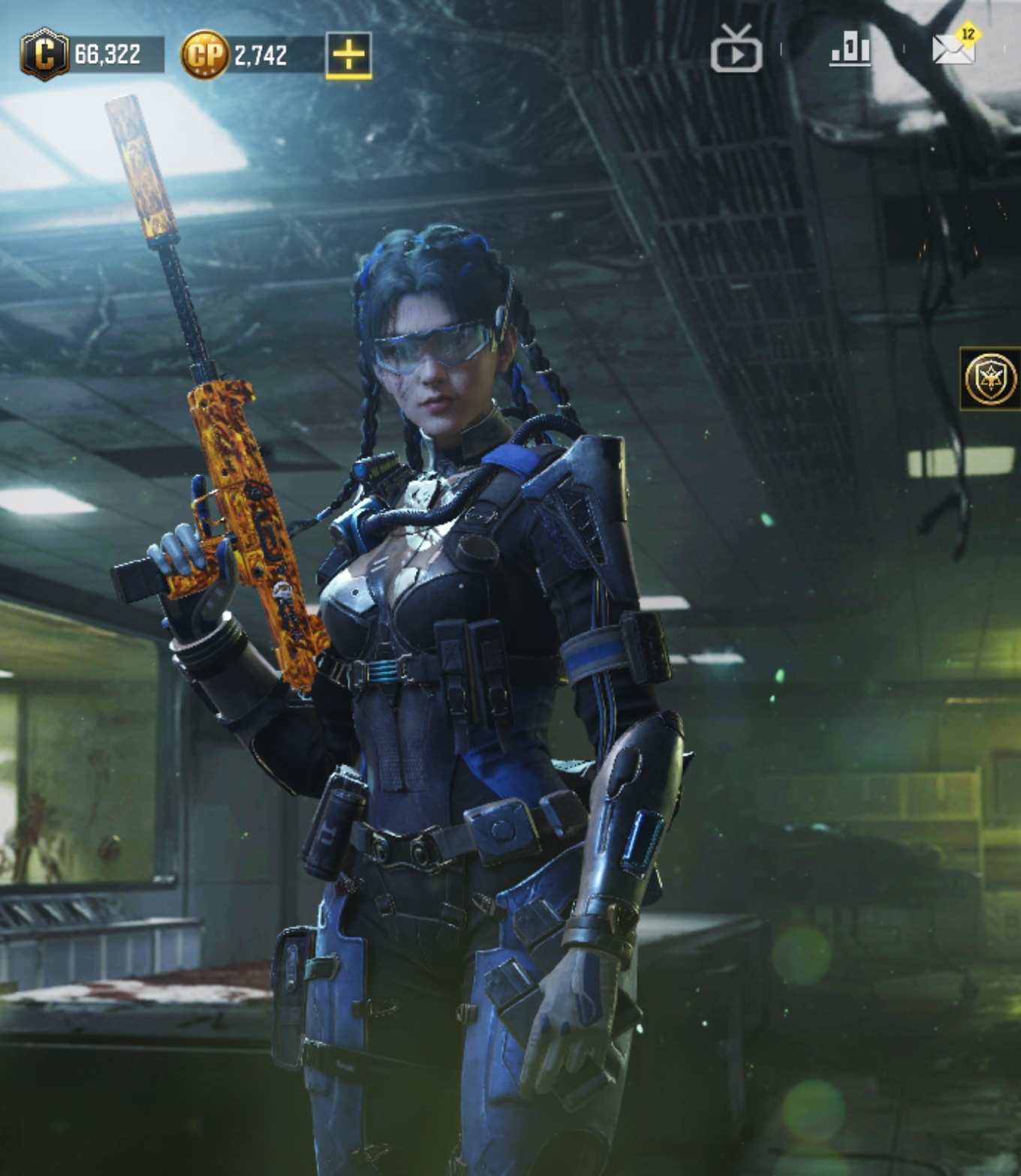1021x1176 pixels.
Task: Open the mail envelope with 12 notifications
Action: [x=953, y=48]
